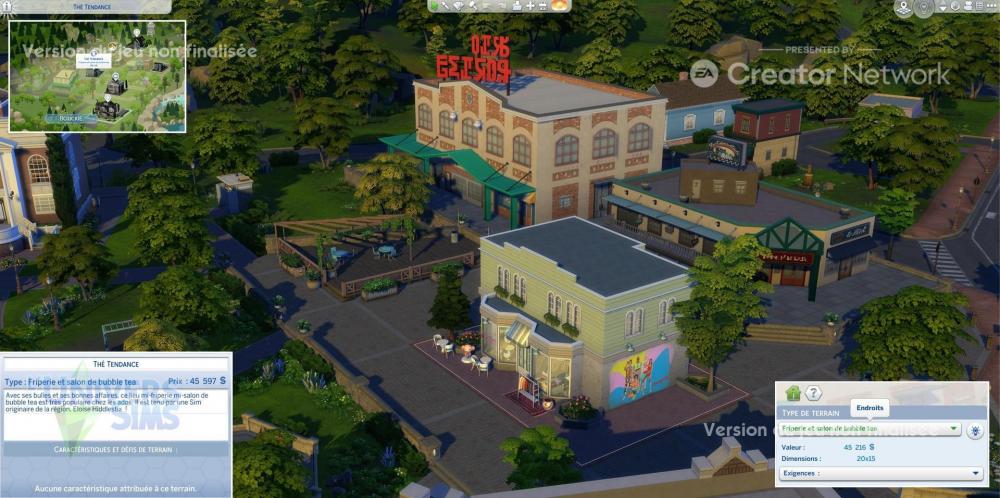Expand the Caractéristiques et défis de terrain section
1000x498 pixels.
[116, 450]
